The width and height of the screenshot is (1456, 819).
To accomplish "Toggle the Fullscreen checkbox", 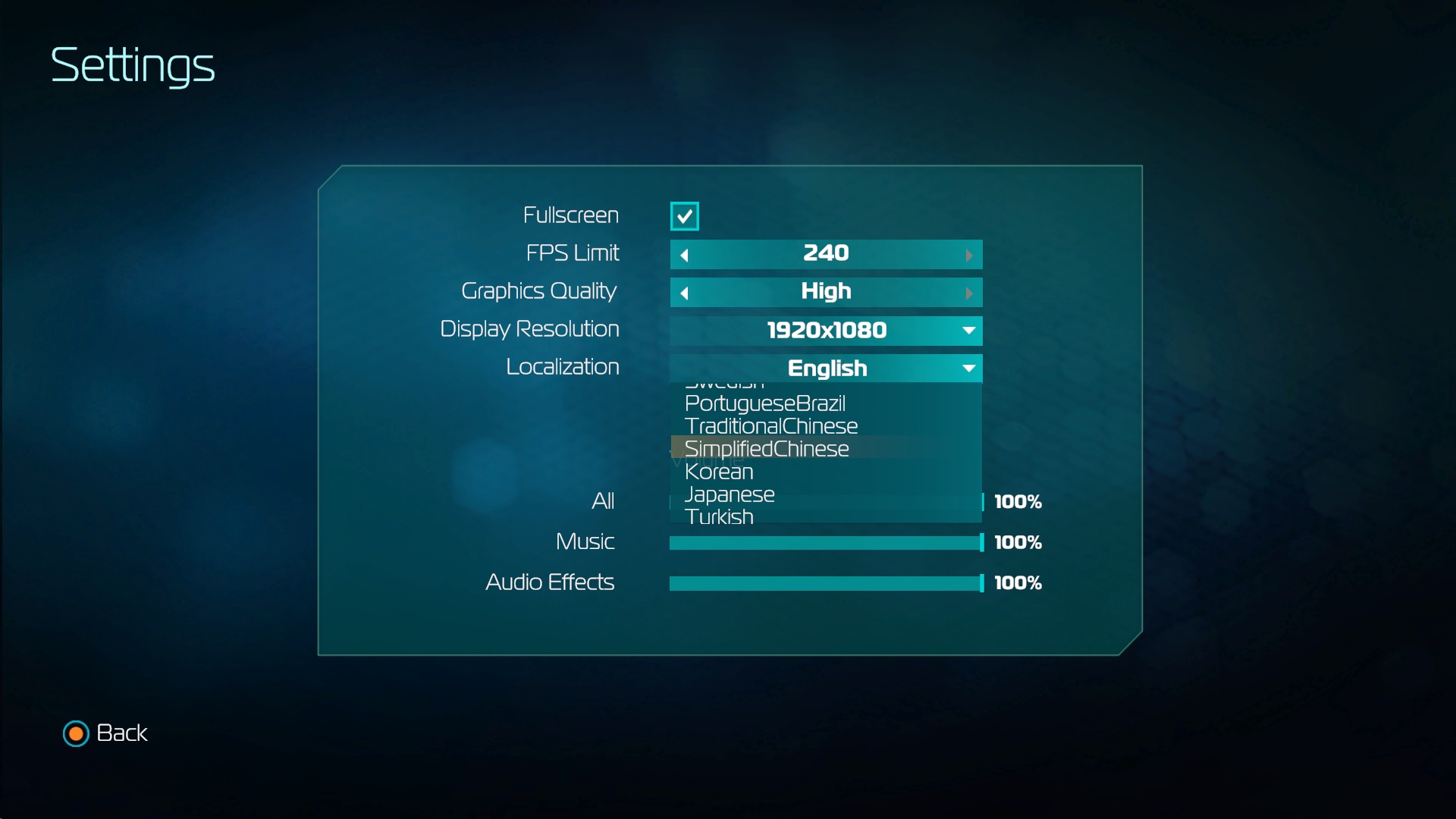I will coord(684,216).
